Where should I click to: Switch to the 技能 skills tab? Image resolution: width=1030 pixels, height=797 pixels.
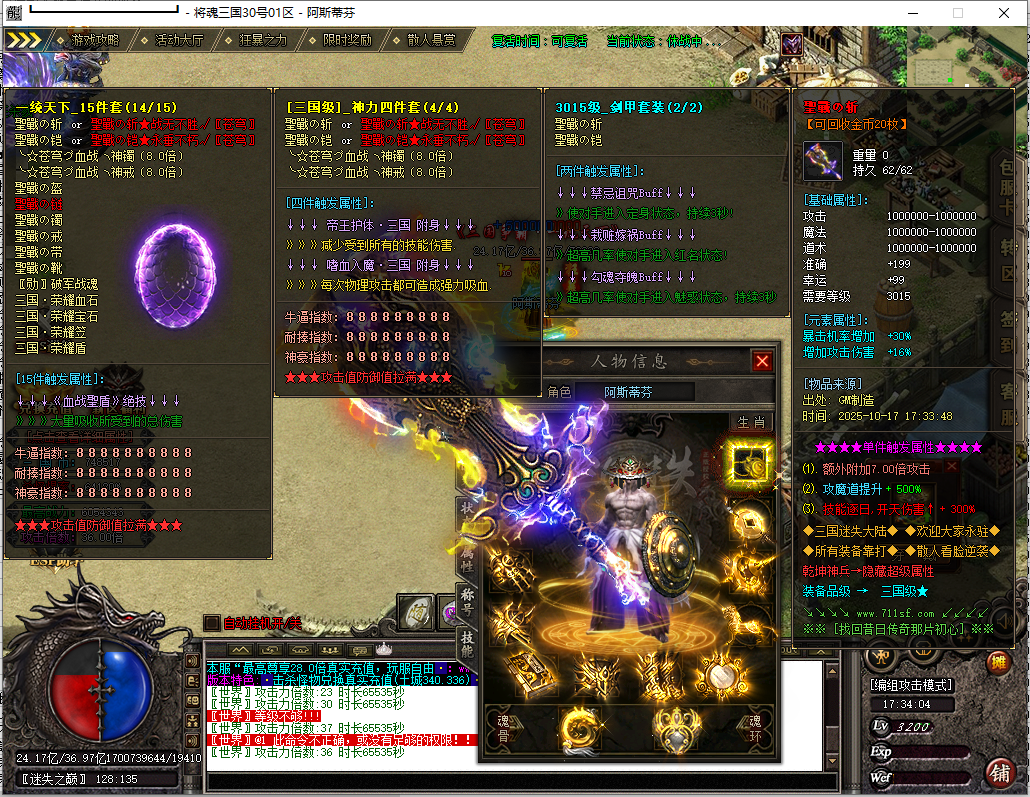(x=467, y=645)
